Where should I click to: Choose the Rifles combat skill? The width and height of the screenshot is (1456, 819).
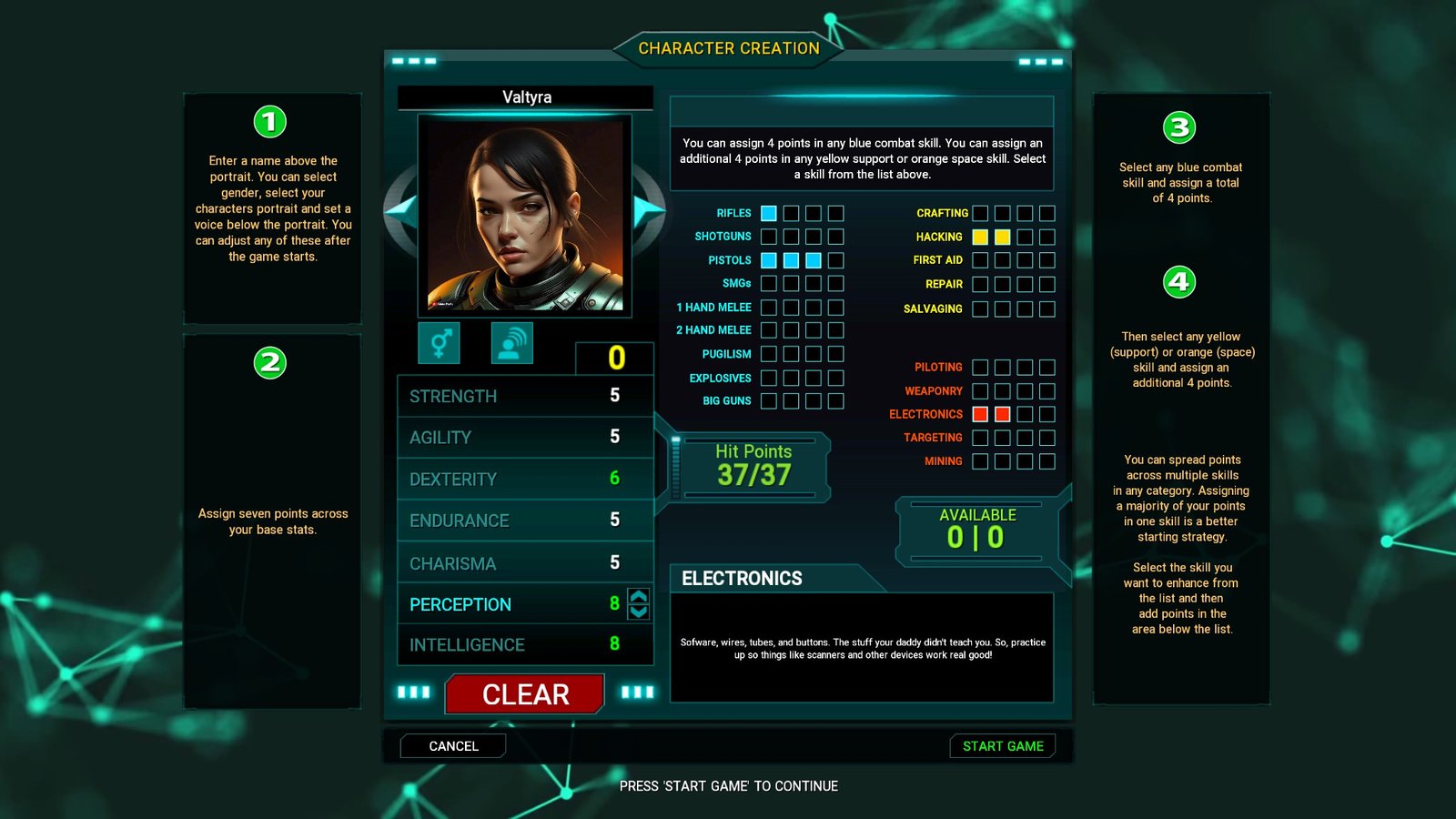pyautogui.click(x=733, y=213)
